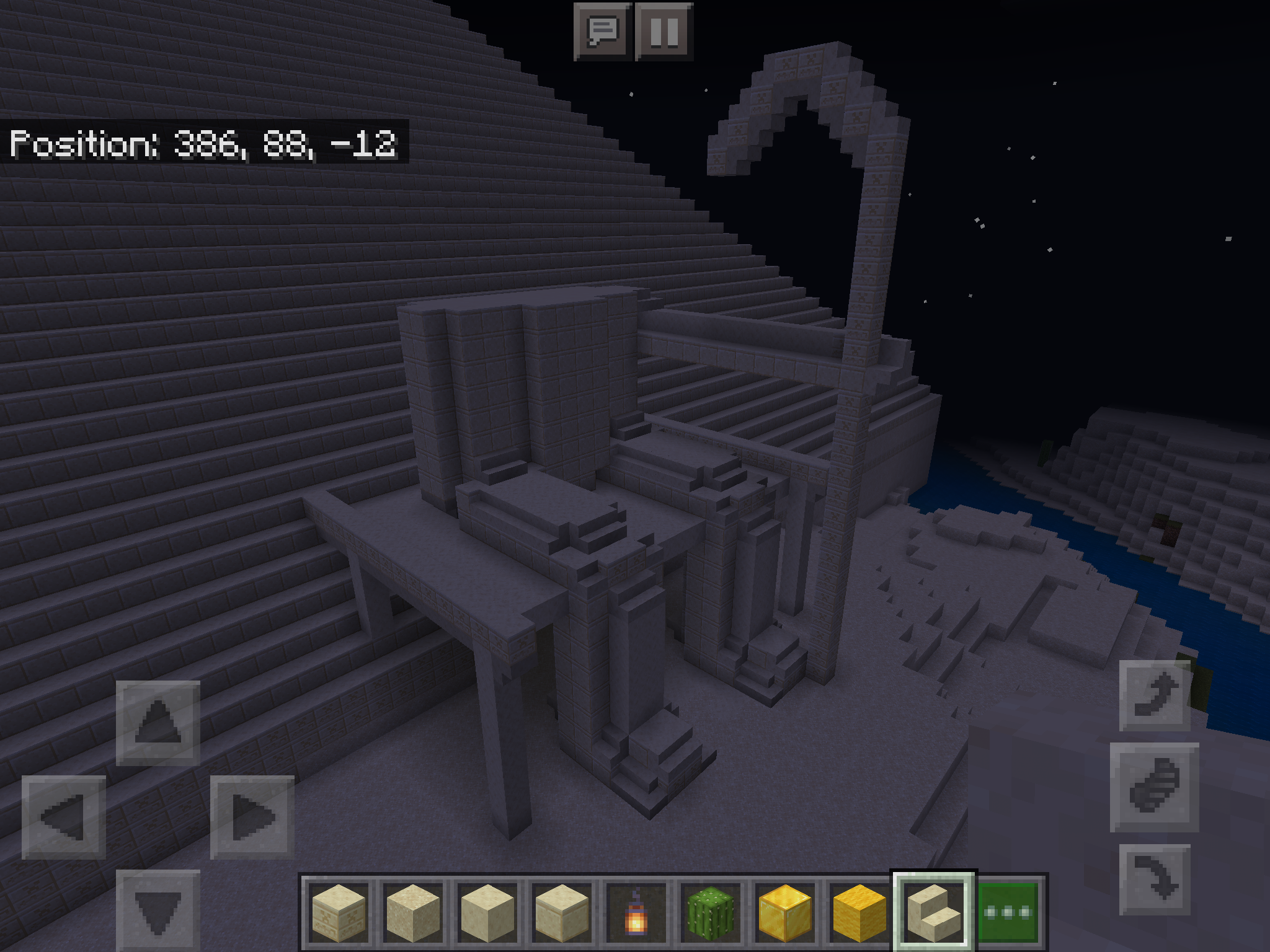The image size is (1270, 952).
Task: Tap the move backward arrow
Action: pos(158,910)
